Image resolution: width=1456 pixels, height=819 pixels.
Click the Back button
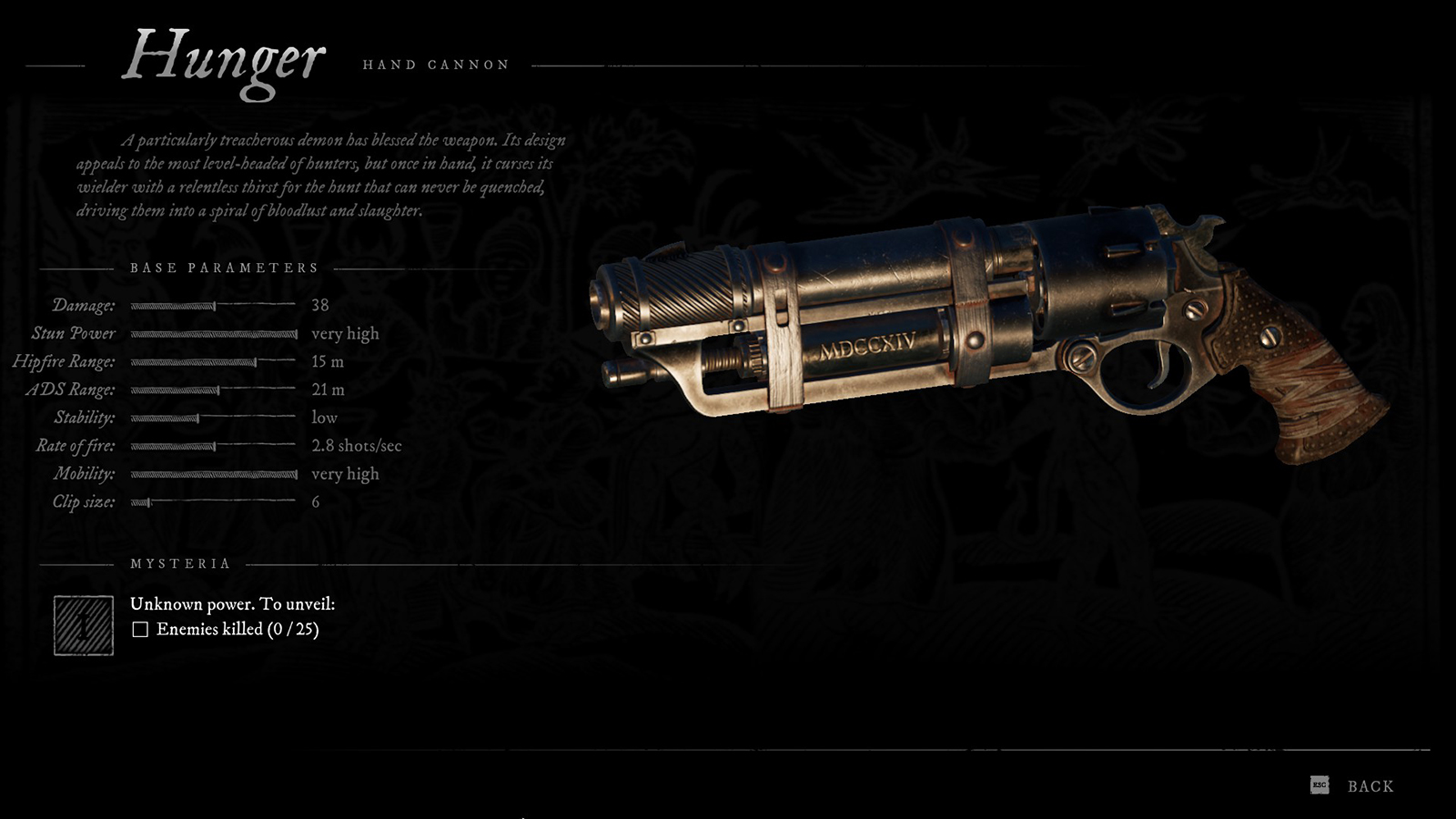pyautogui.click(x=1370, y=784)
